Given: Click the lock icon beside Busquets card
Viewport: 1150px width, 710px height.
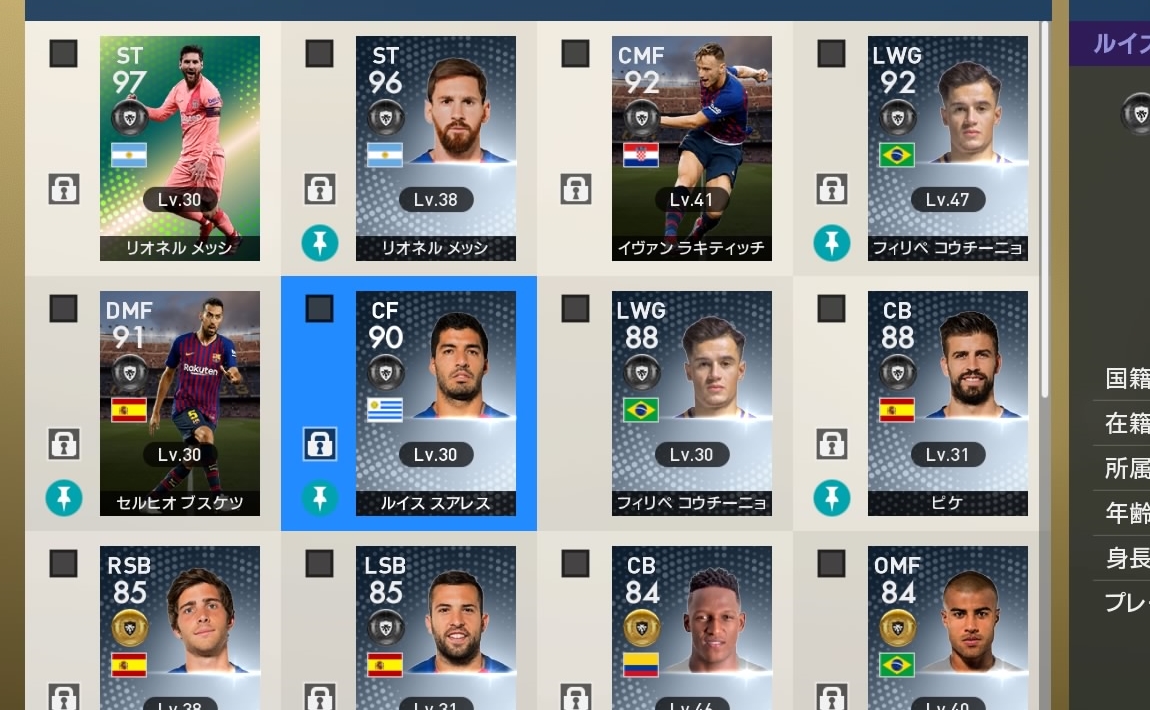Looking at the screenshot, I should pos(64,443).
